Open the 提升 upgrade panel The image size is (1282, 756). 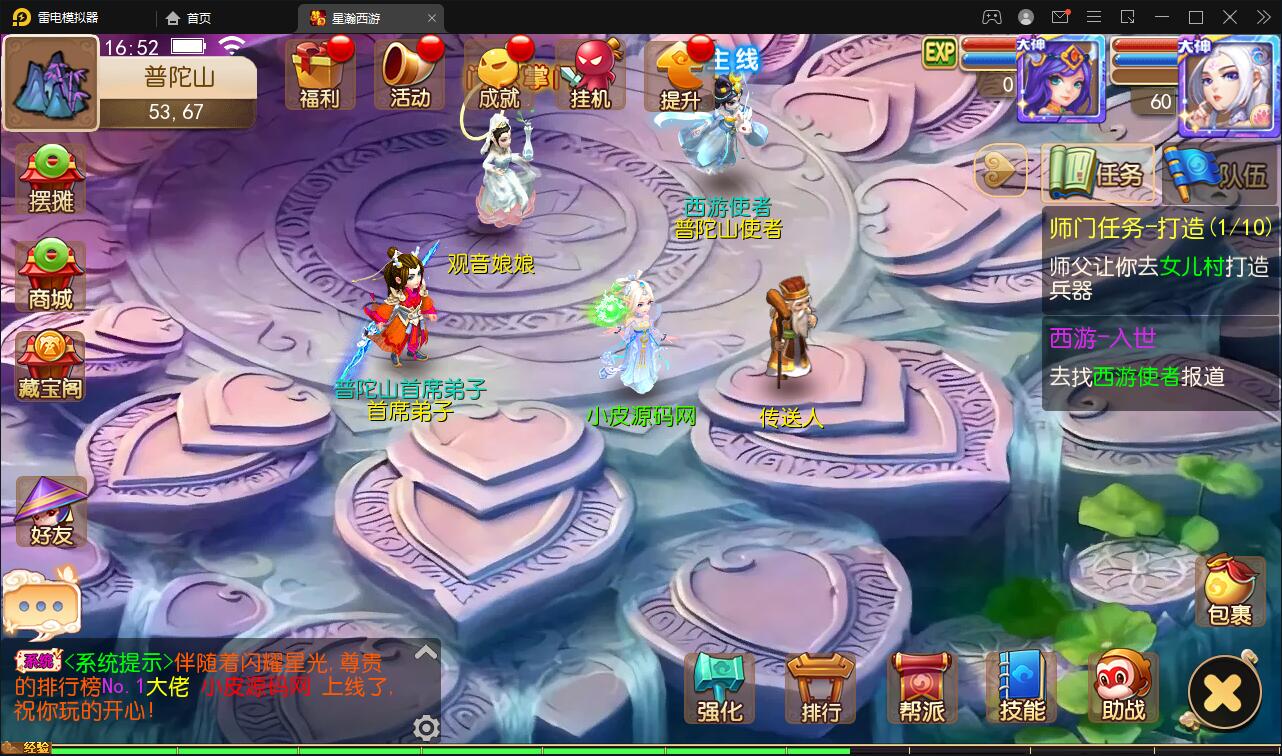[x=681, y=75]
